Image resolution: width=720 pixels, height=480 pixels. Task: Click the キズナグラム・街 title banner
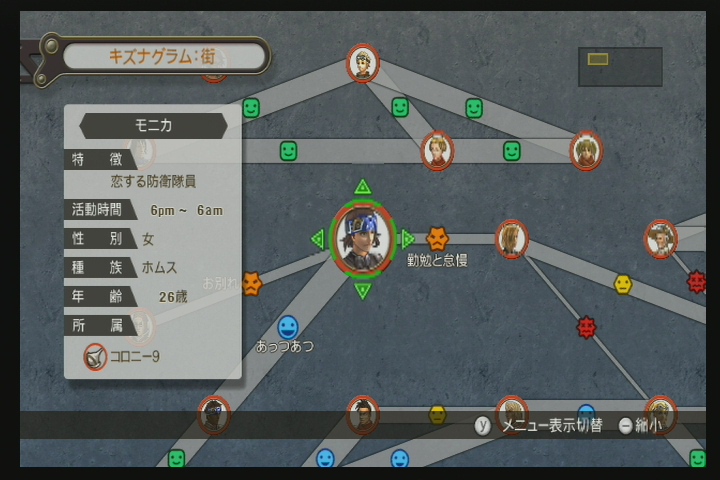click(x=166, y=56)
